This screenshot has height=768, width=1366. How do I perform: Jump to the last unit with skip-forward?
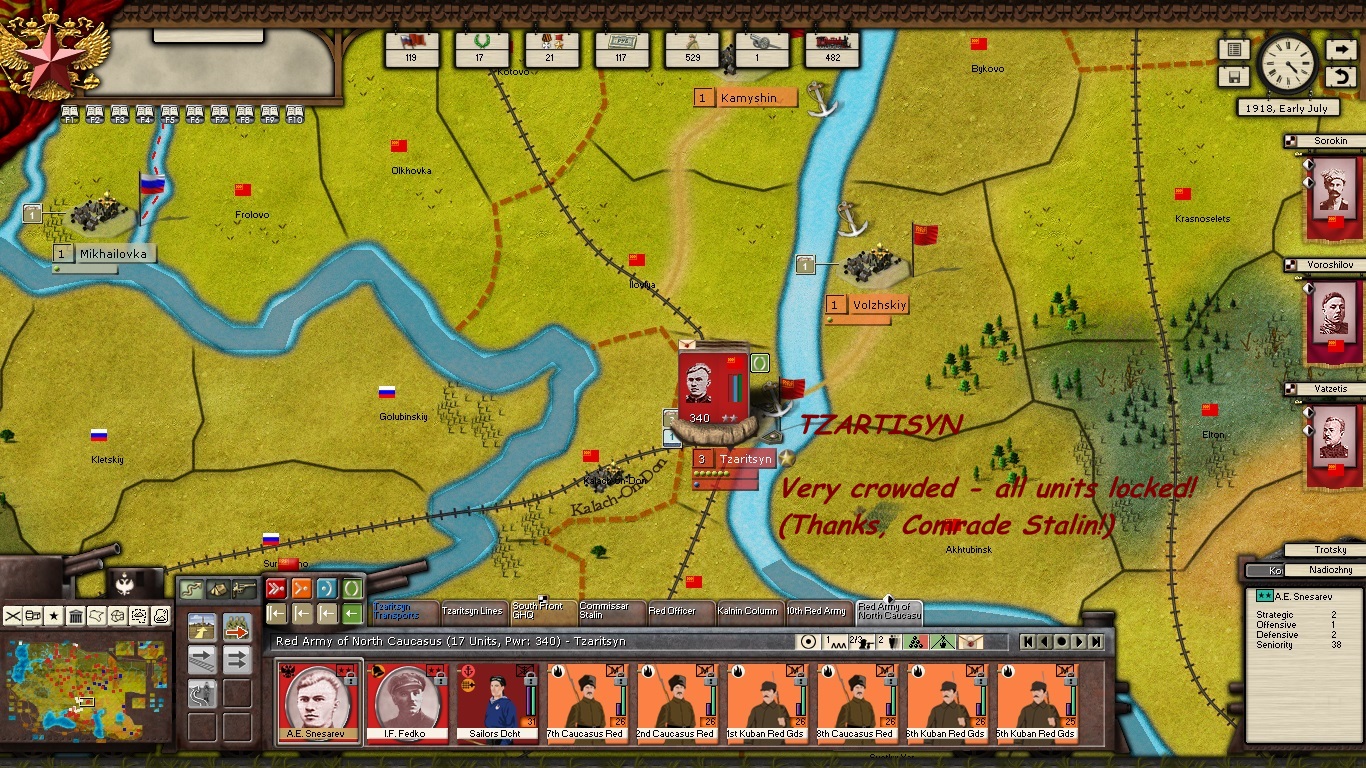(x=1097, y=642)
